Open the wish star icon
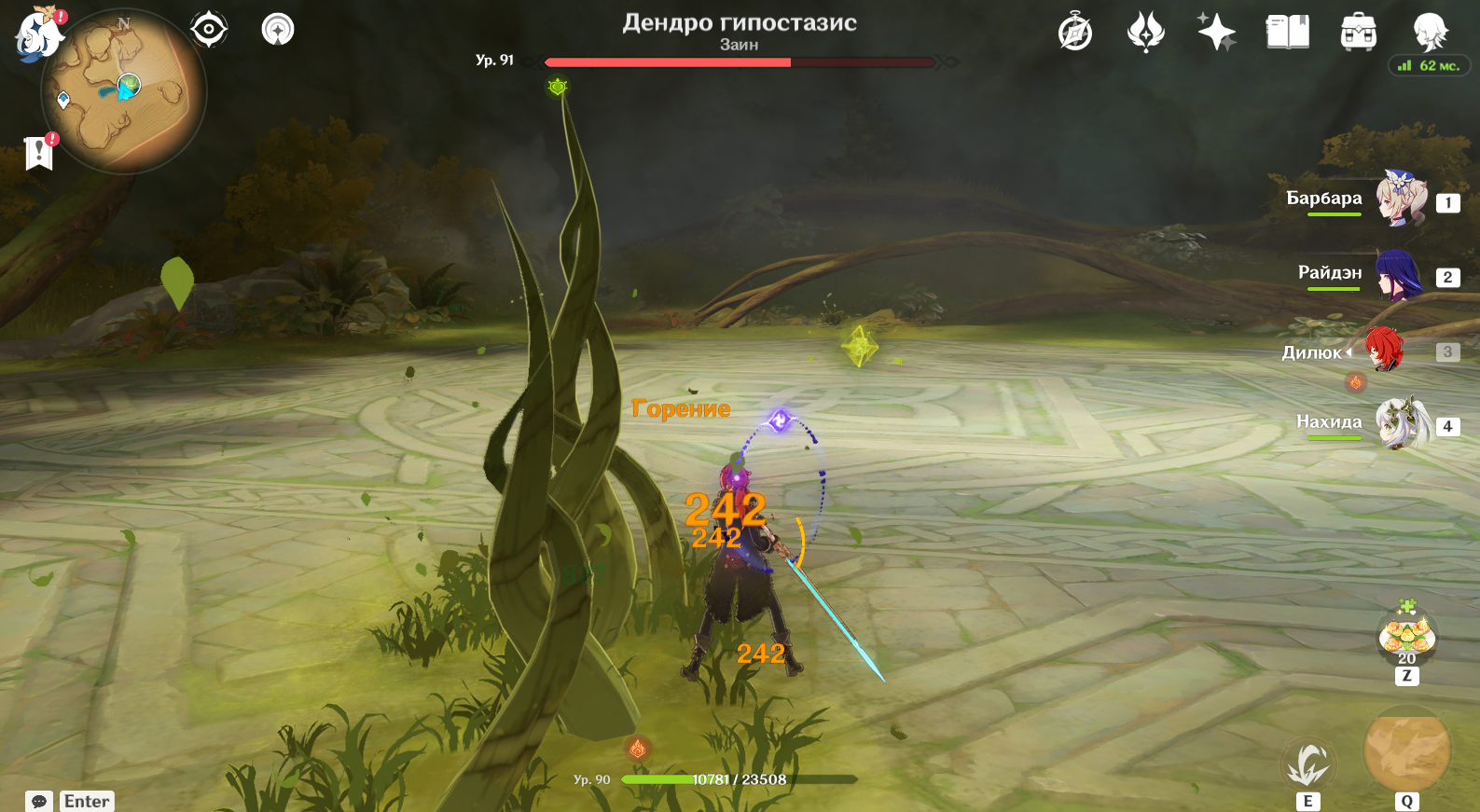1480x812 pixels. [x=1216, y=32]
